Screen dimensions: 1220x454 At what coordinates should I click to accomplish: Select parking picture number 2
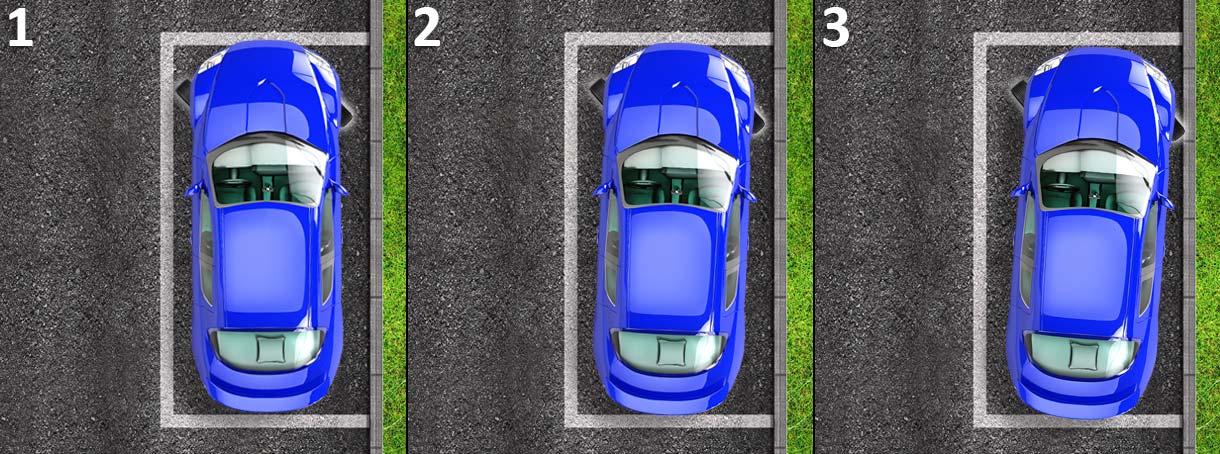coord(610,227)
